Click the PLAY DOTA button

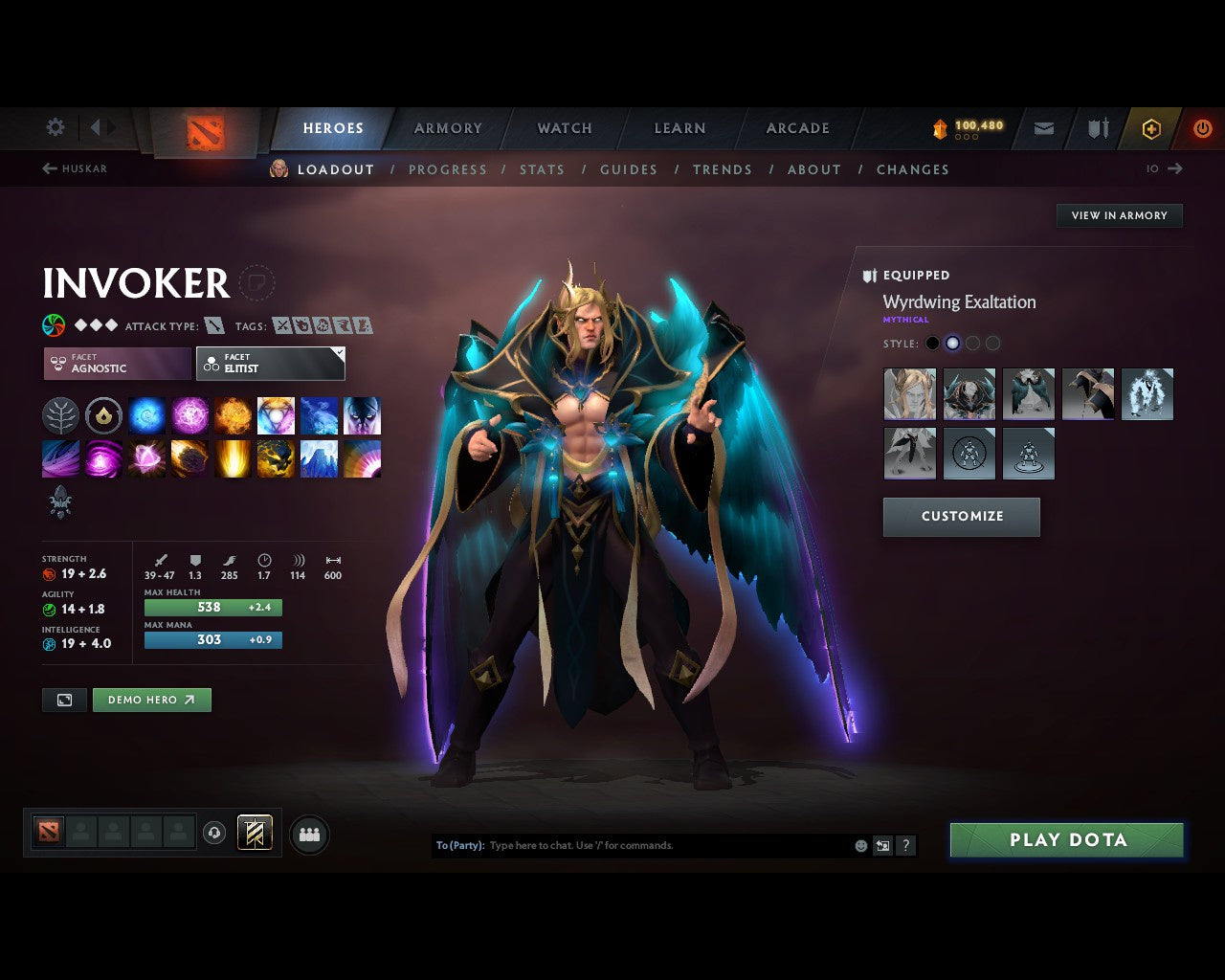click(1066, 839)
